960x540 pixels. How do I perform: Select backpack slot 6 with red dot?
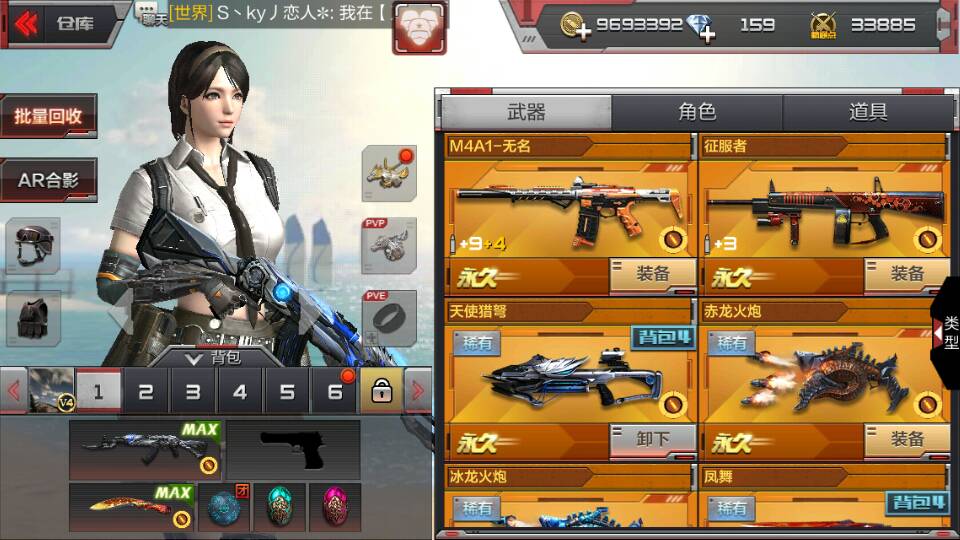[334, 392]
